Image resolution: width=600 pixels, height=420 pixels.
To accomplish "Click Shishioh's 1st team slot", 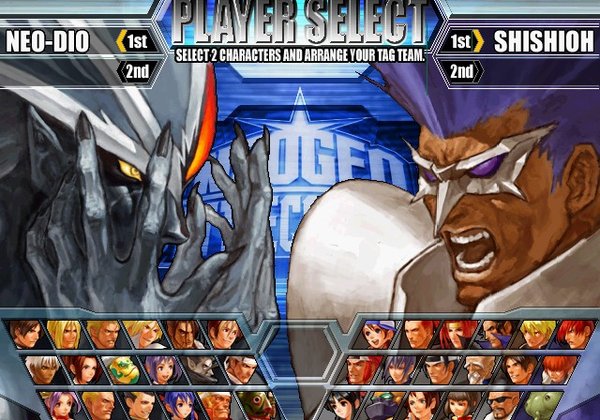I will coord(465,42).
